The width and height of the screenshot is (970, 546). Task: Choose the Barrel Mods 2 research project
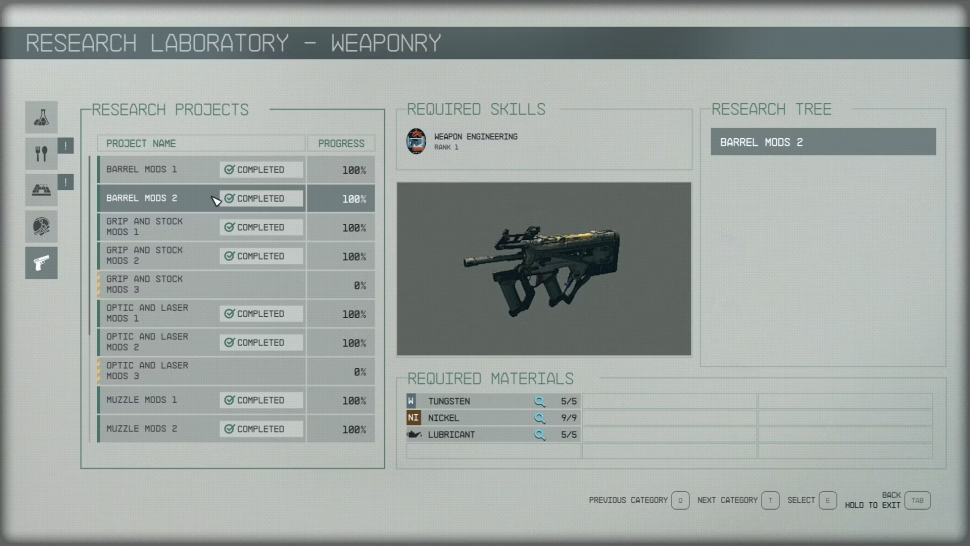tap(236, 198)
